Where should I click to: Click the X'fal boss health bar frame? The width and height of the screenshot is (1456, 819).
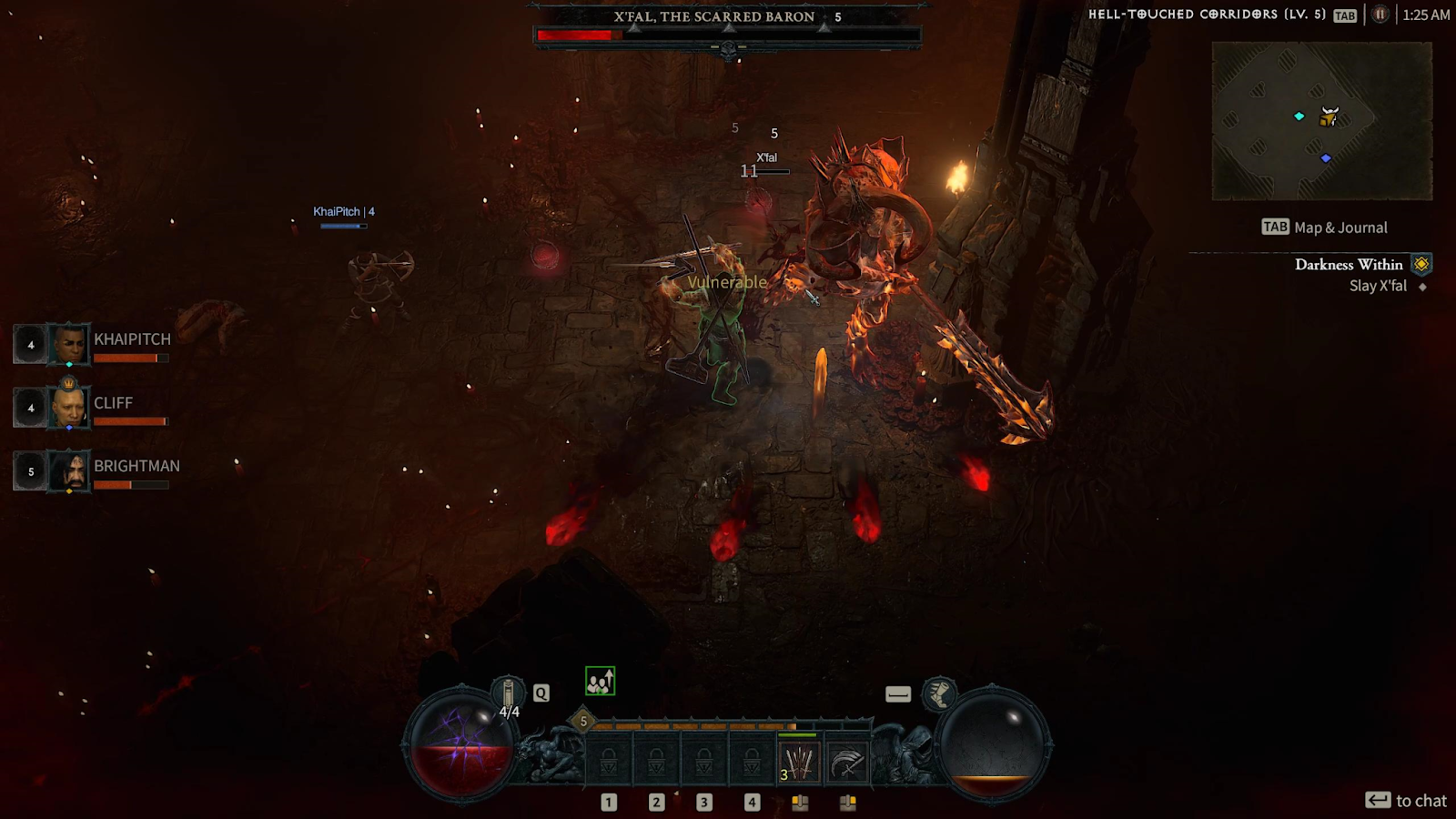(727, 35)
